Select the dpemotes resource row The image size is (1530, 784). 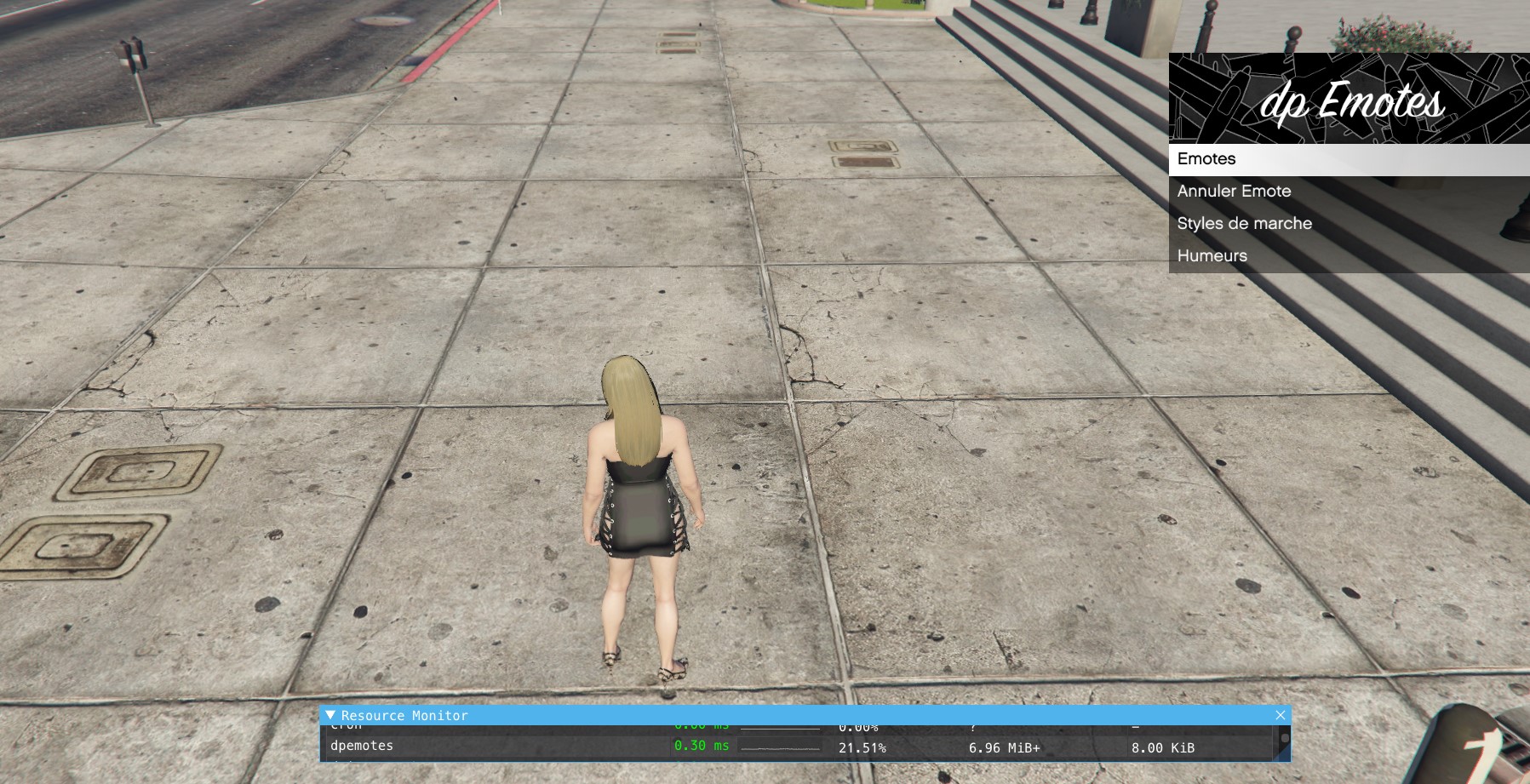coord(361,745)
